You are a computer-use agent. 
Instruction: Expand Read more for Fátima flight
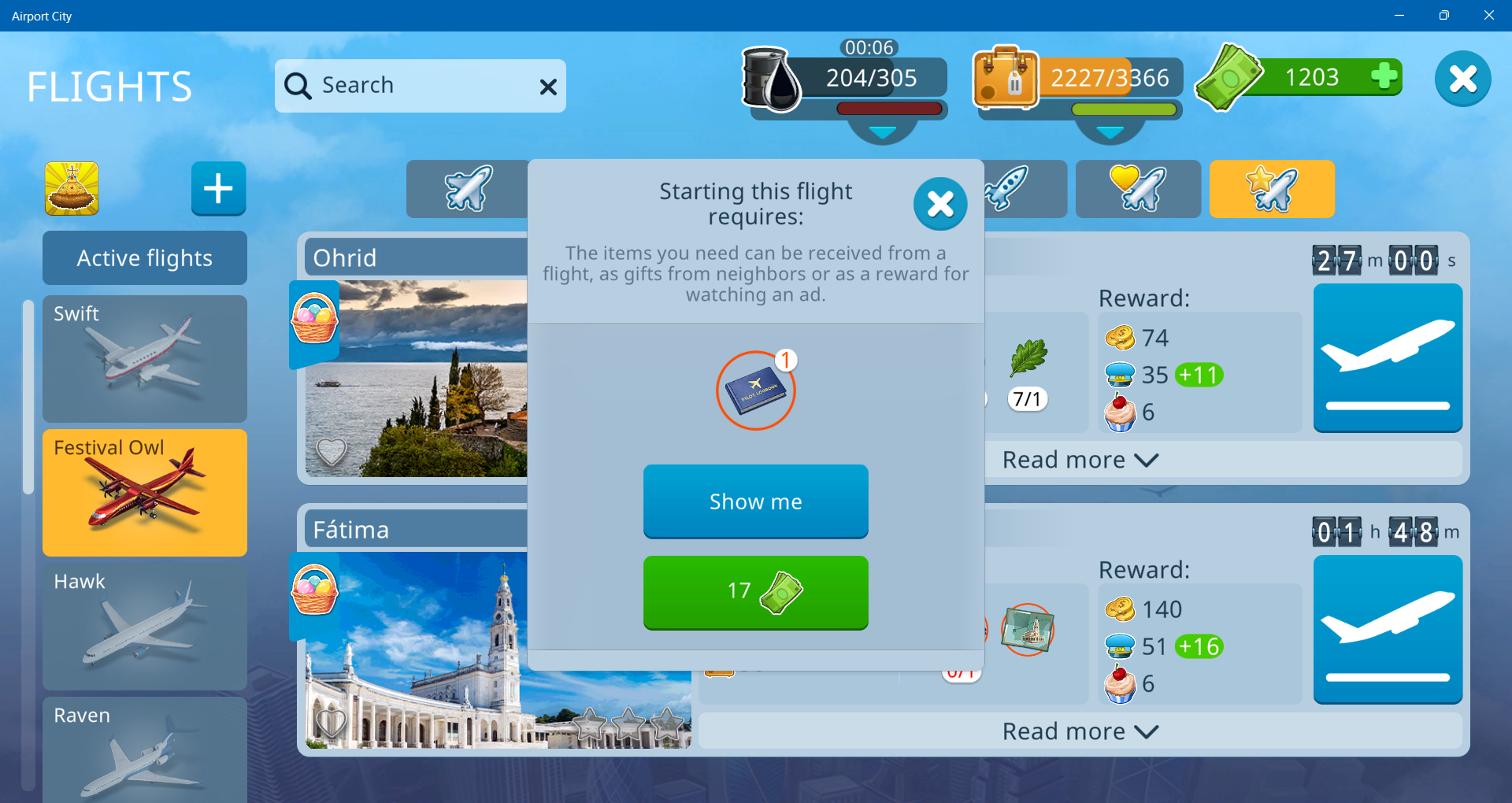1079,731
